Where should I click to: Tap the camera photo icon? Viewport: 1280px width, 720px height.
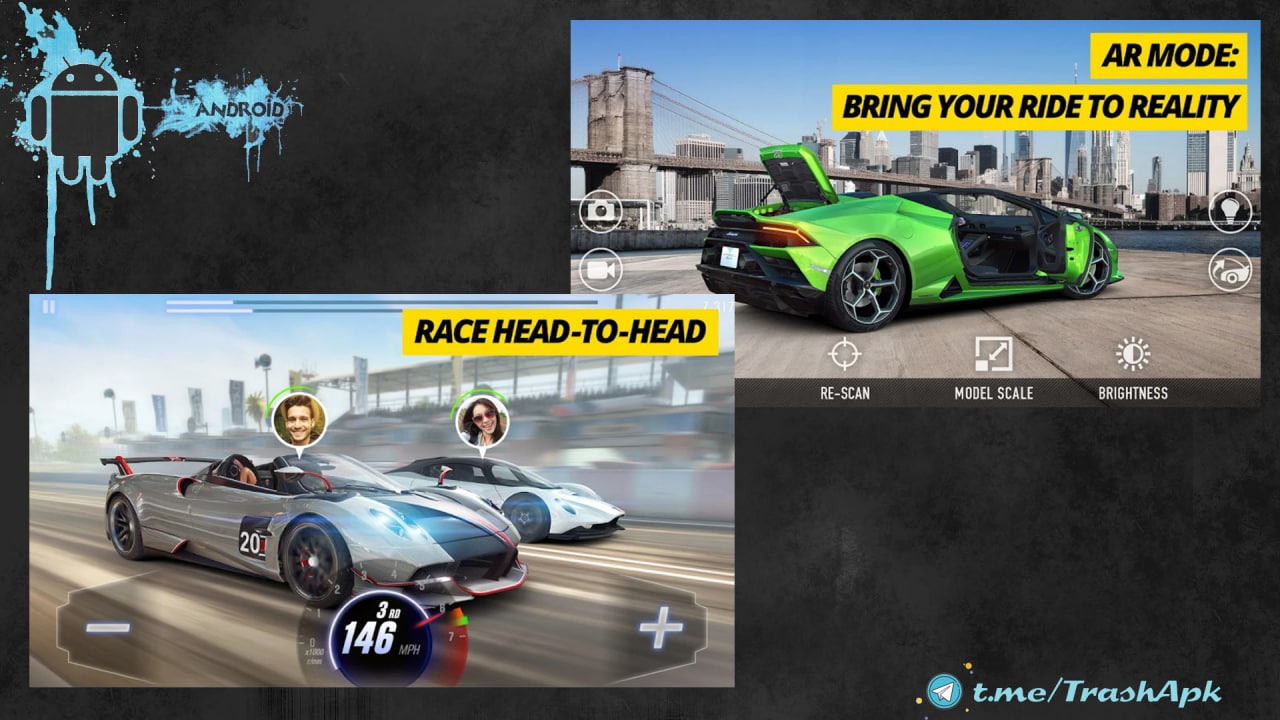(x=601, y=211)
